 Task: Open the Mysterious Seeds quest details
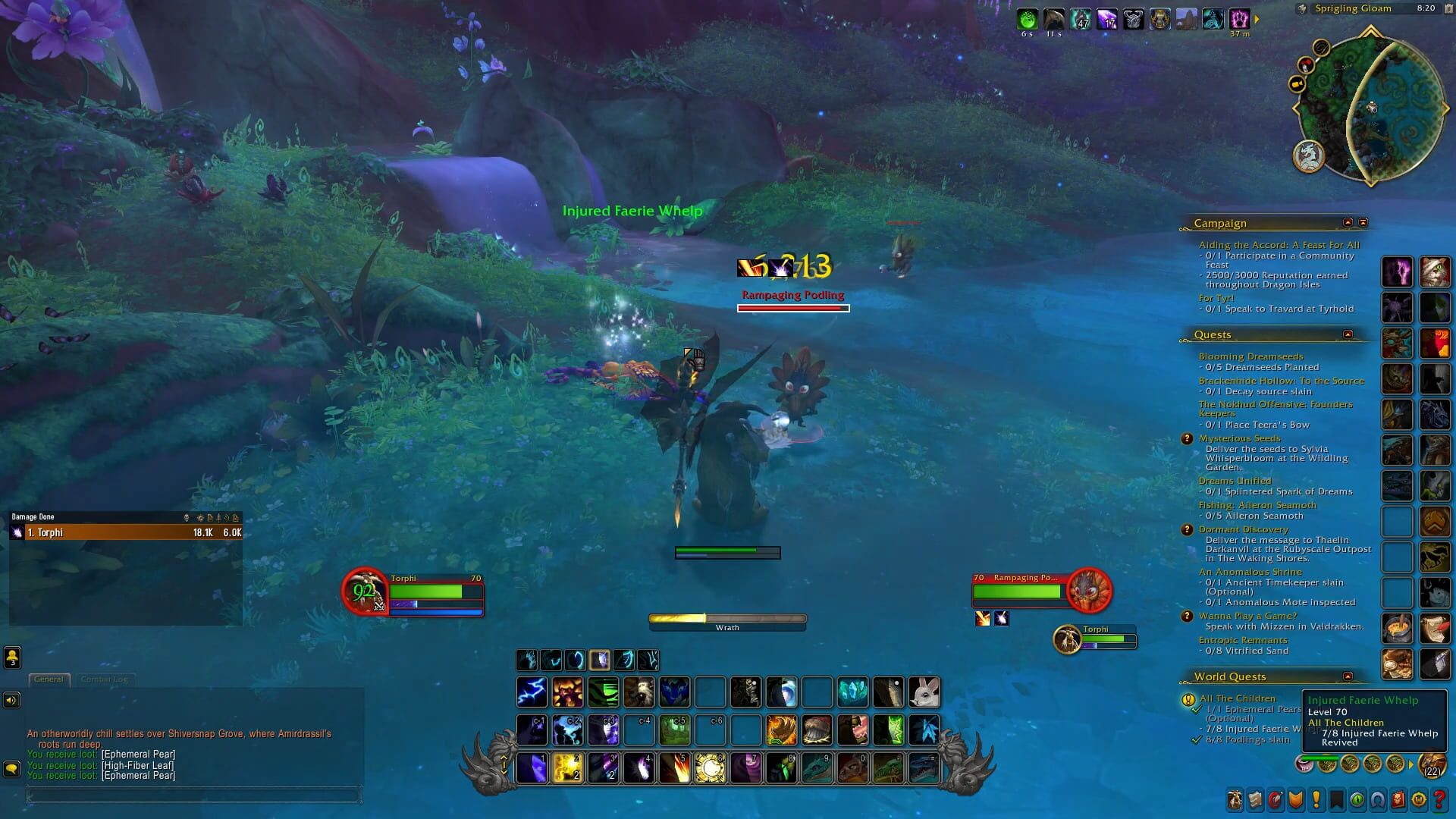click(1238, 438)
